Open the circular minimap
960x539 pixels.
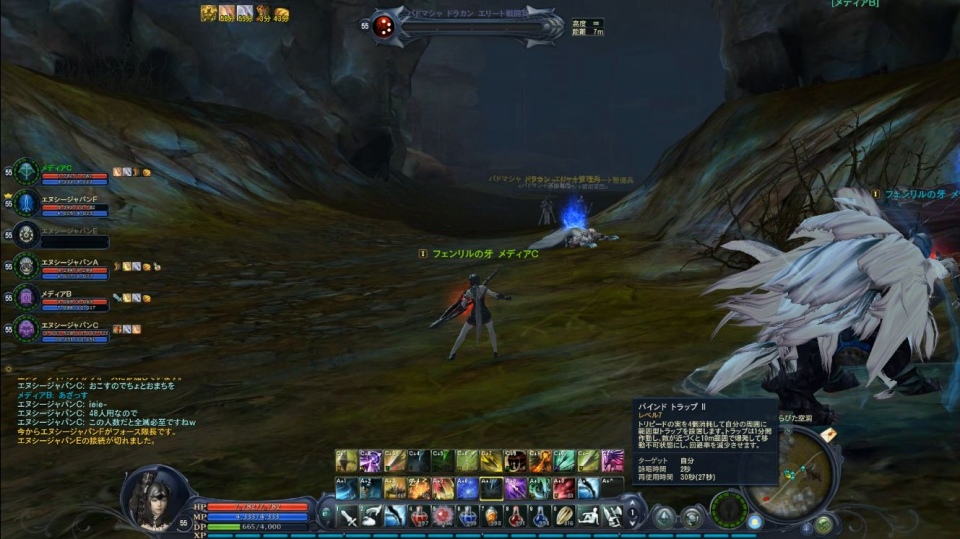(x=802, y=469)
